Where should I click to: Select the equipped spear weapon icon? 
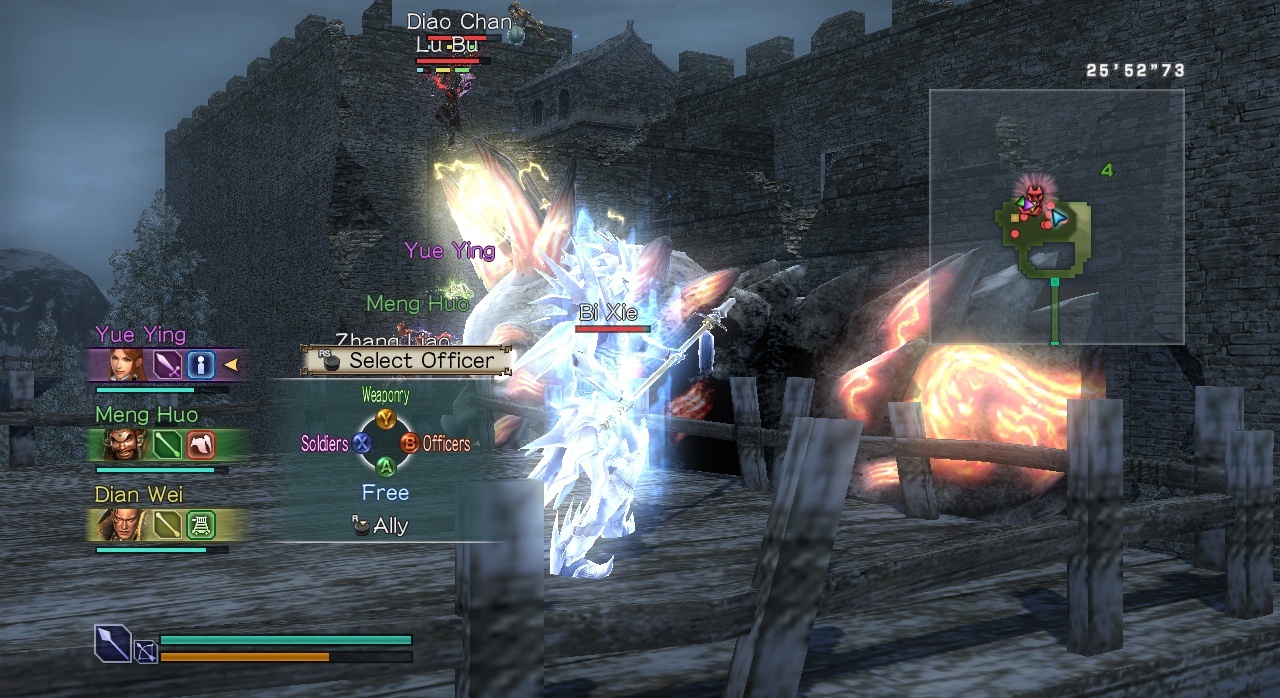112,643
